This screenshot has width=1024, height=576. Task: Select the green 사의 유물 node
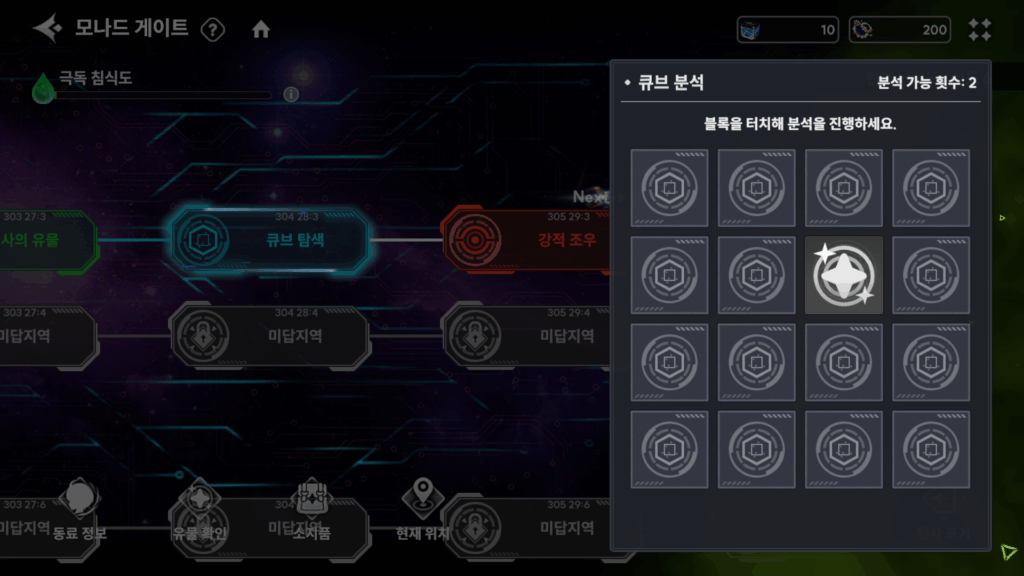click(x=45, y=240)
